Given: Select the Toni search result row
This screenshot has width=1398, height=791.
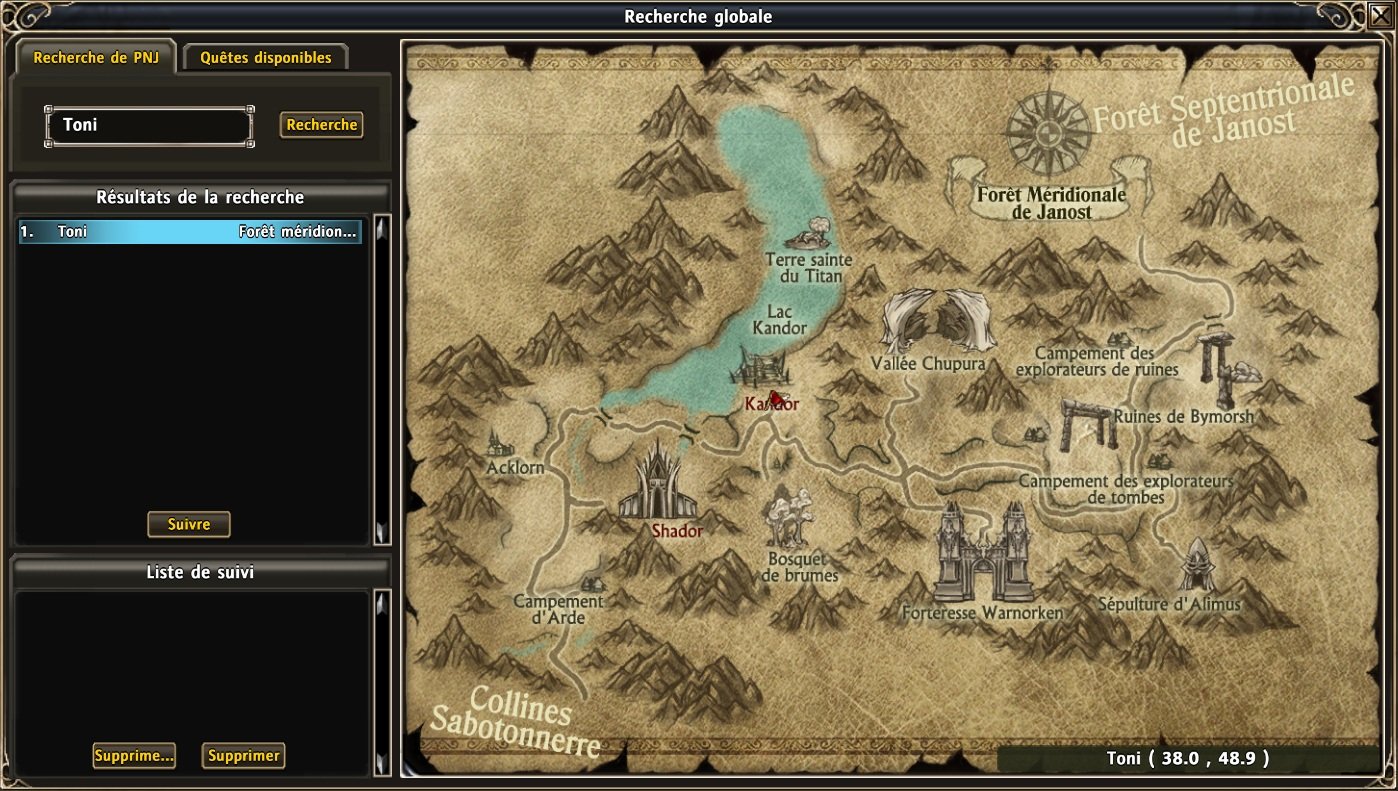Looking at the screenshot, I should click(190, 232).
